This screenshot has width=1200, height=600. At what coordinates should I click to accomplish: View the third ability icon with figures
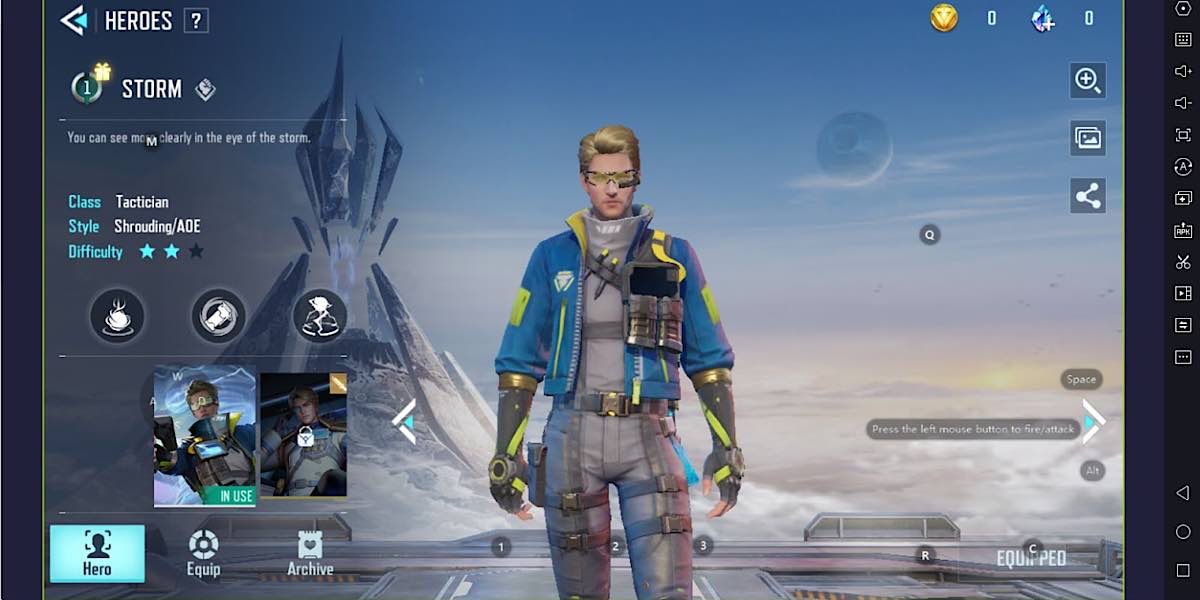[319, 316]
